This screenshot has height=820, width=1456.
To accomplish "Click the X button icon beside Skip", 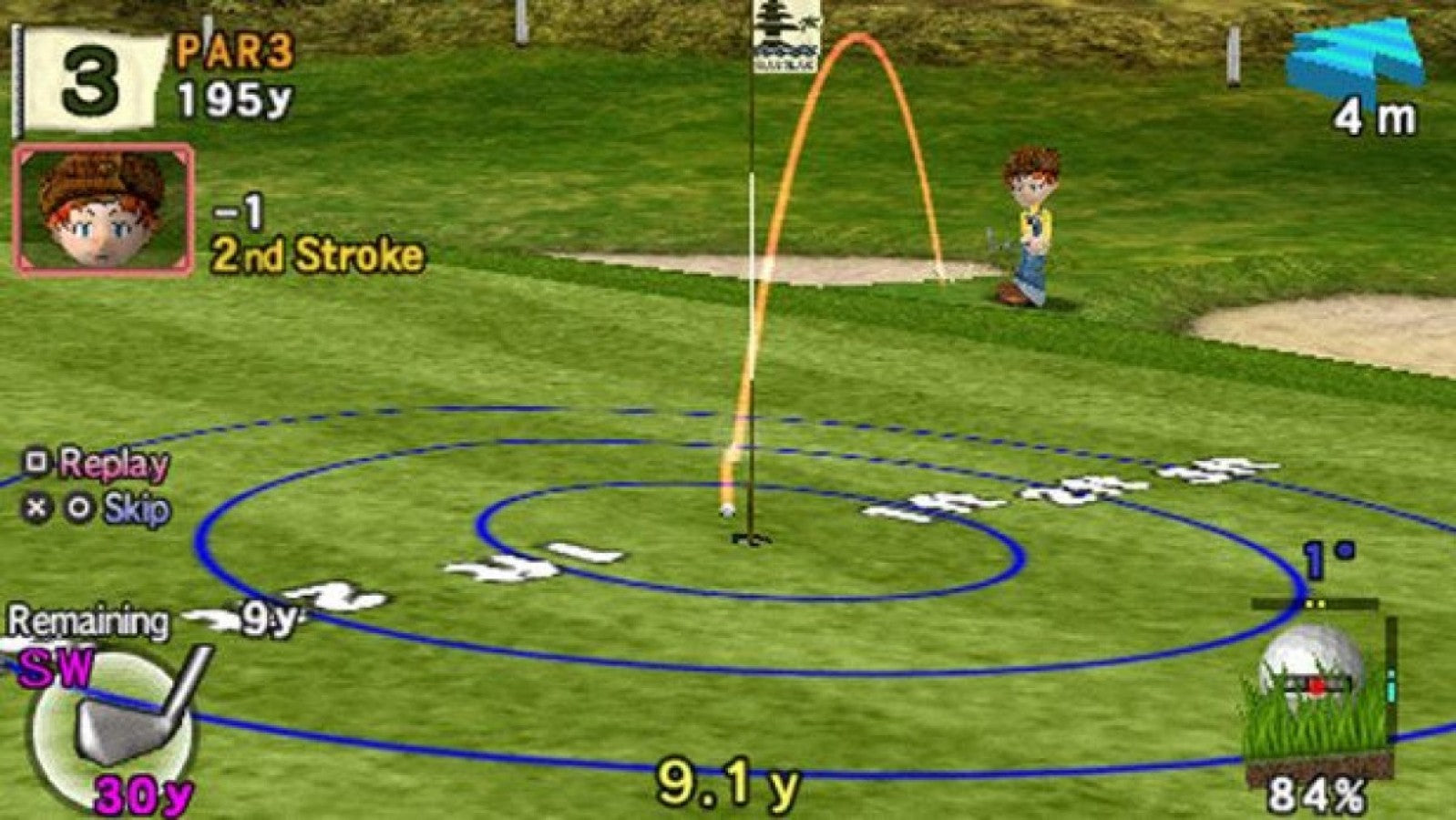I will pos(35,507).
